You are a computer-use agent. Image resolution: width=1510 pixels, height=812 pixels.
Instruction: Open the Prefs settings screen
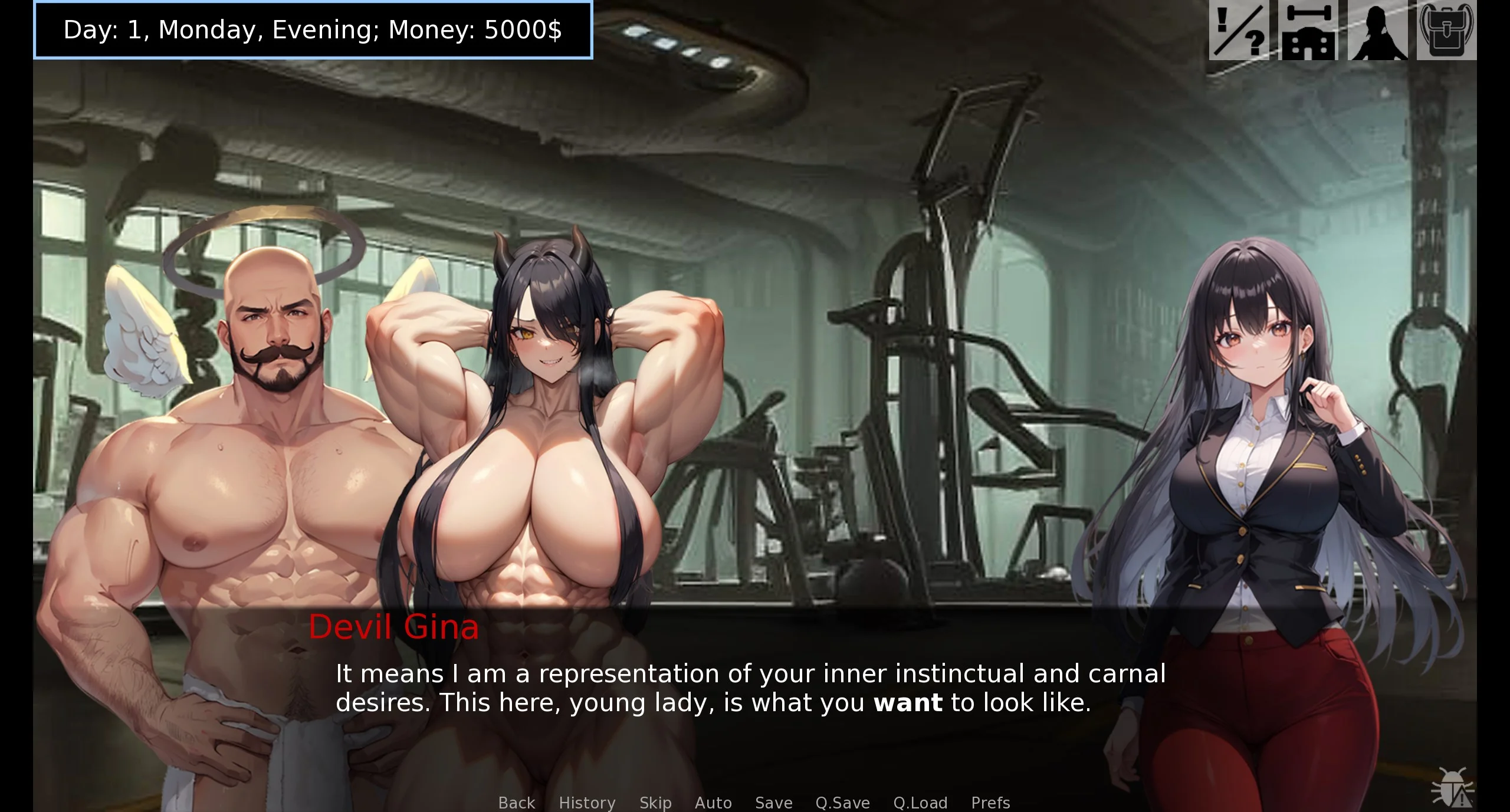pos(990,803)
